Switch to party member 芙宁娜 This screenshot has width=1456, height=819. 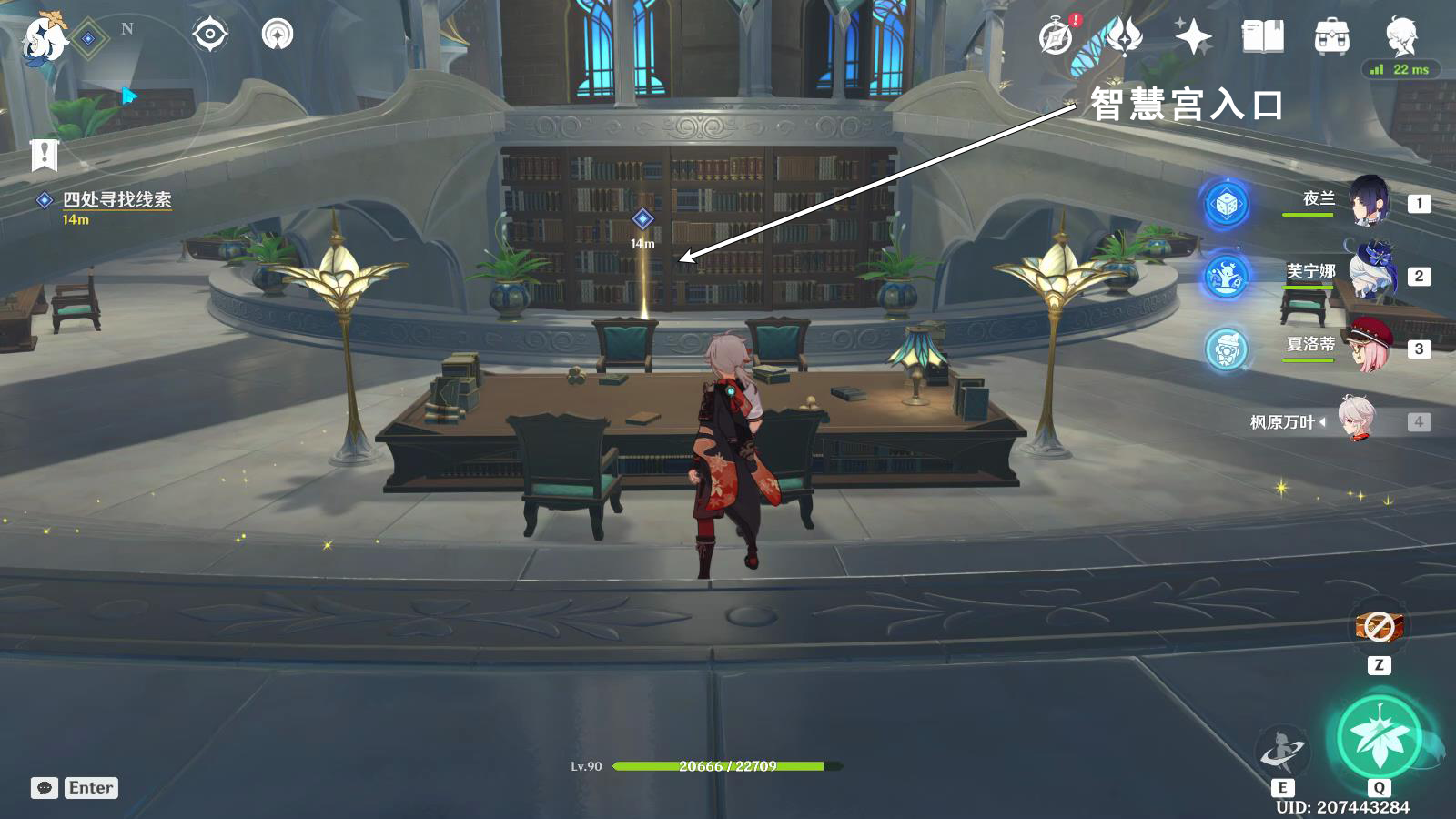coord(1367,275)
